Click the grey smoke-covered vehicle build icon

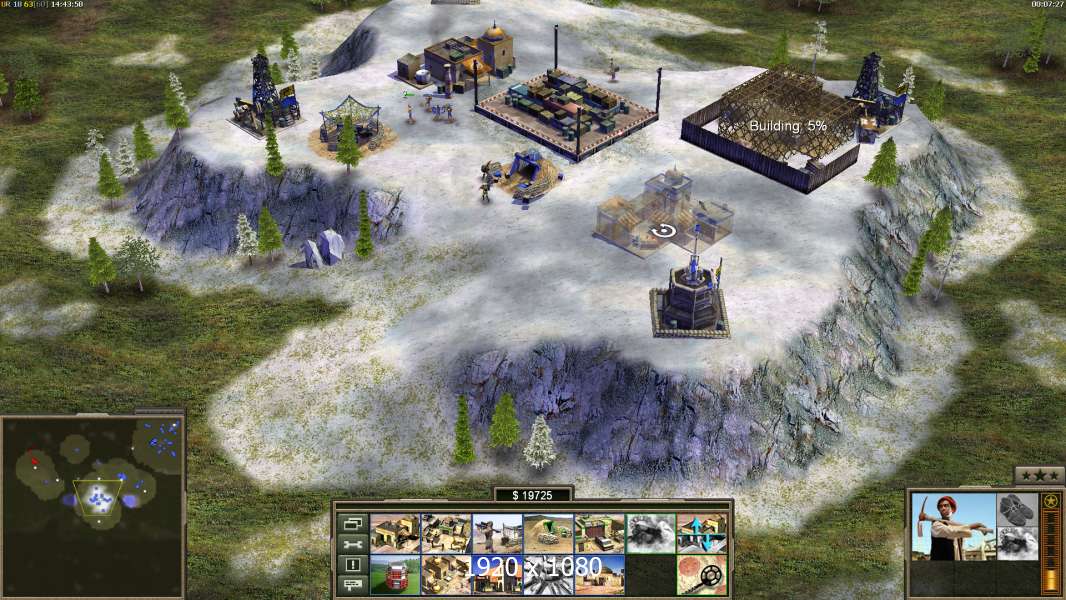coord(650,534)
